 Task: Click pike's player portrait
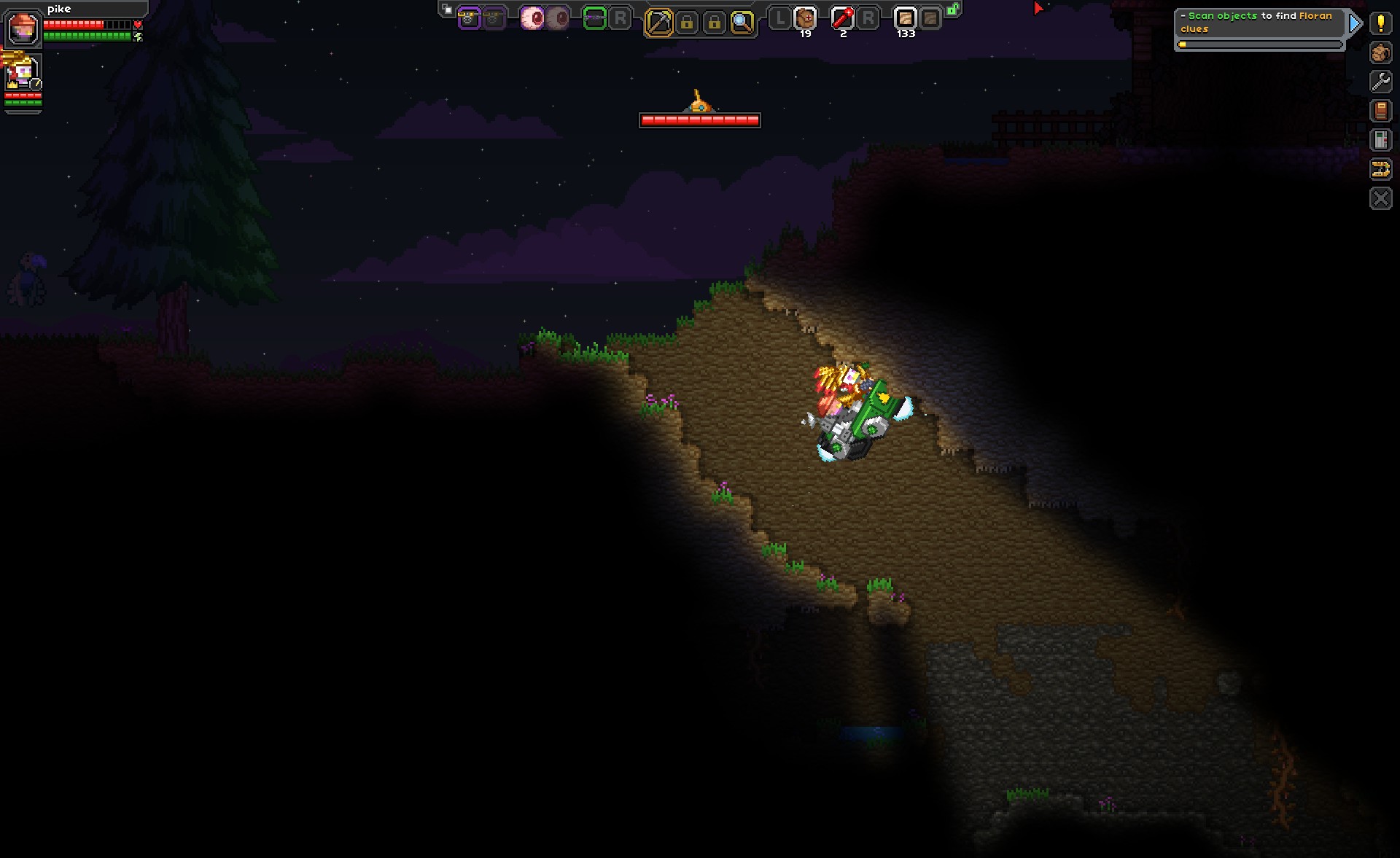click(x=23, y=28)
